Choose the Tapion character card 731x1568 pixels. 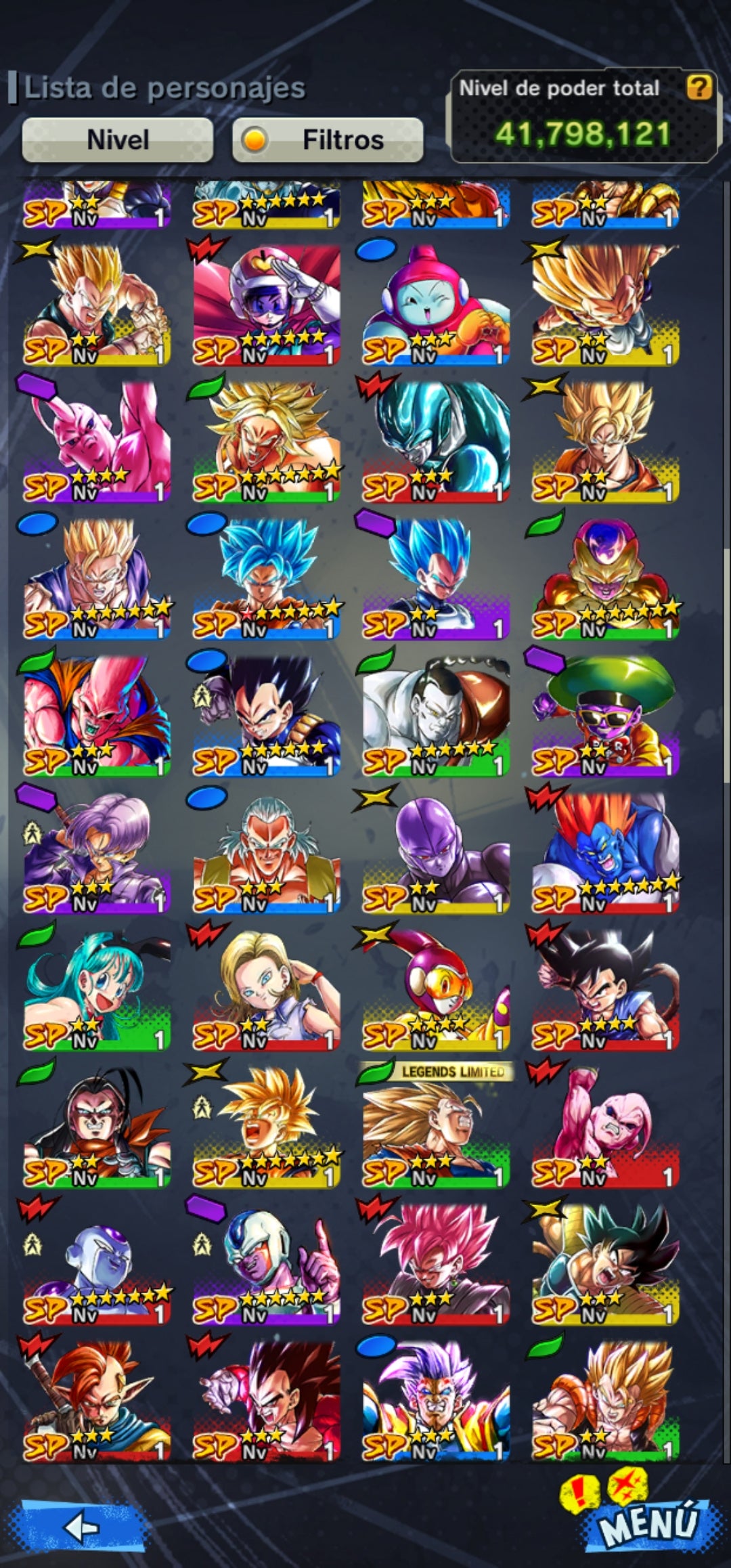pos(97,1402)
